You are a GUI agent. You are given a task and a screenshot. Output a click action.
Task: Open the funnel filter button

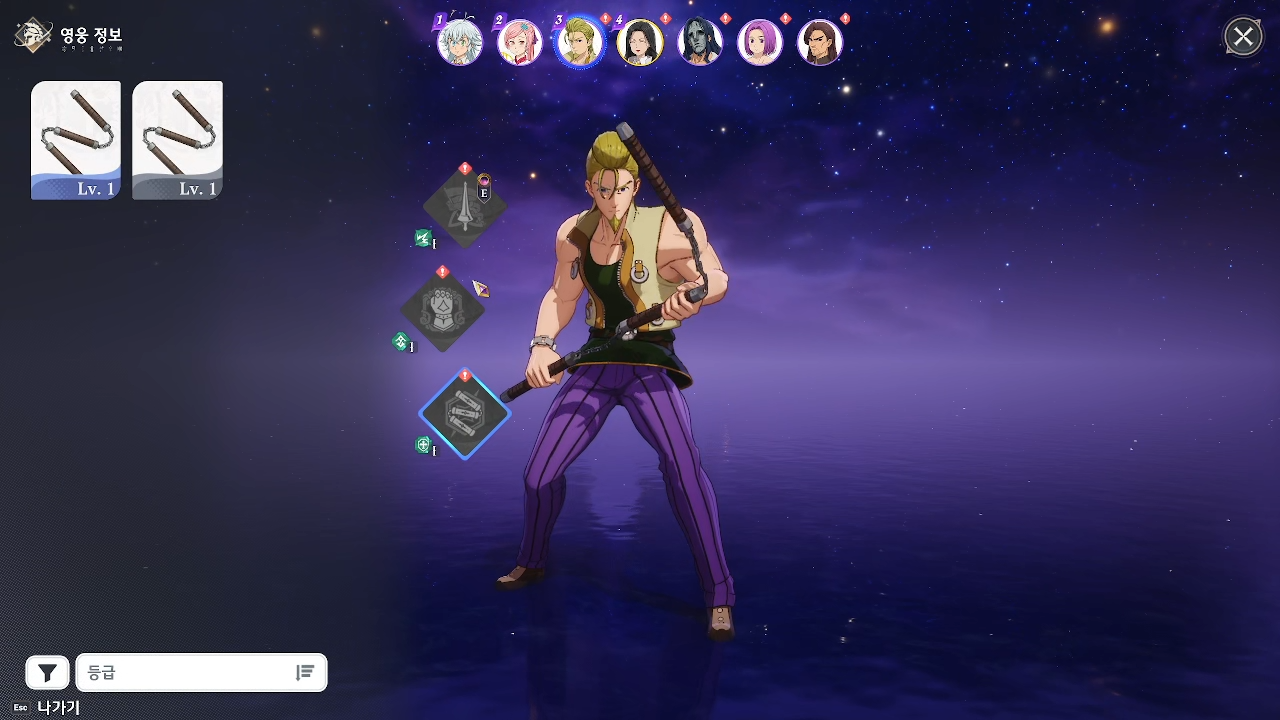(x=47, y=673)
